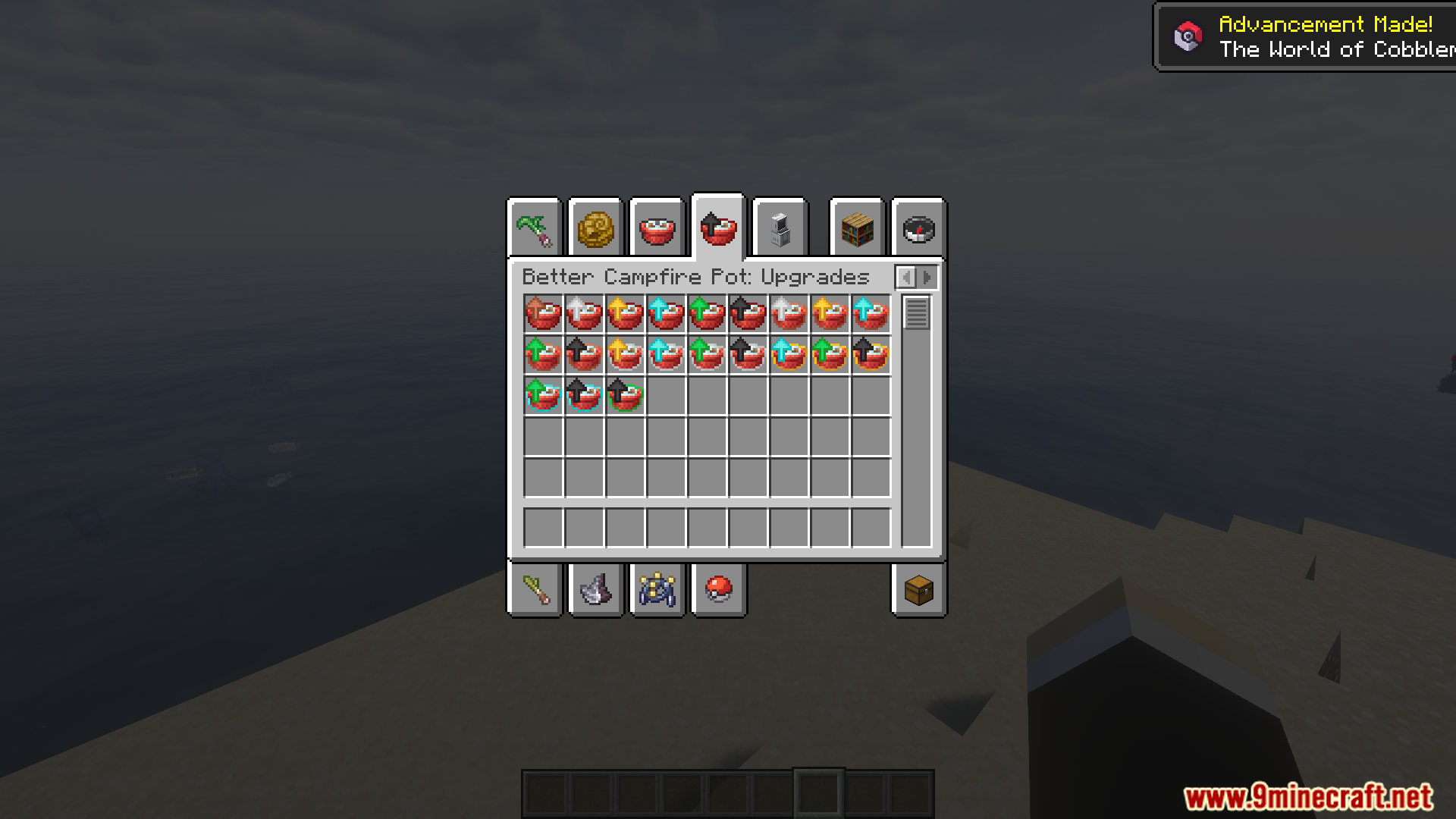Click the left page arrow button

pyautogui.click(x=907, y=277)
